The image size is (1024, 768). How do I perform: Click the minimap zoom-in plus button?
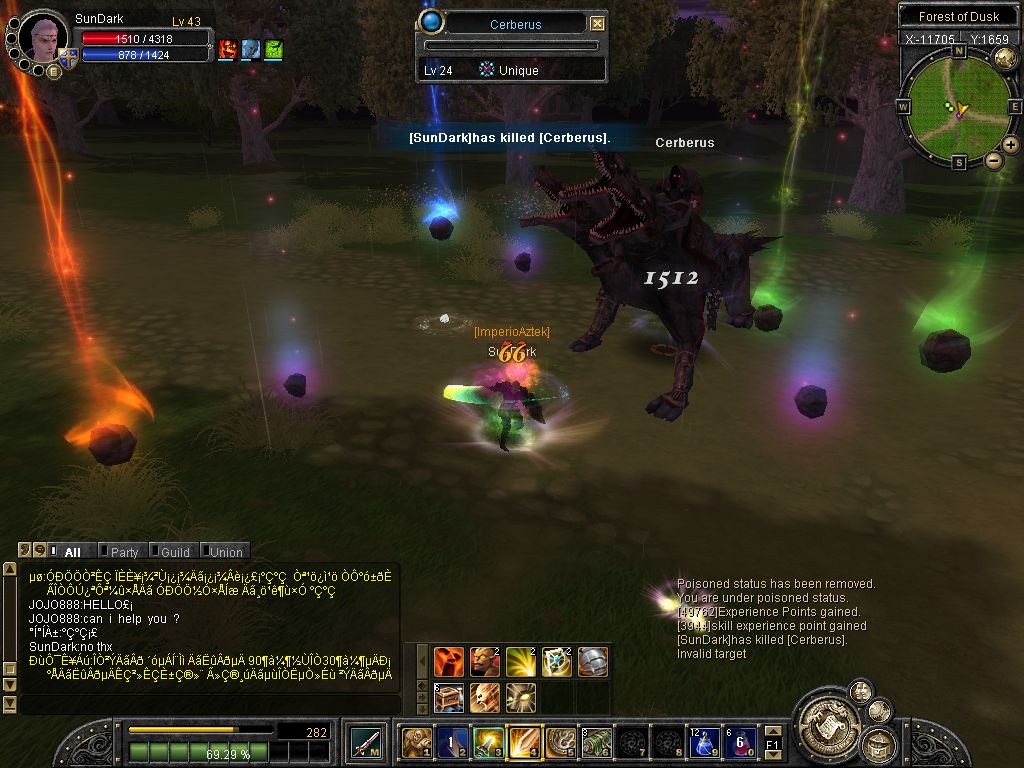click(x=1011, y=145)
